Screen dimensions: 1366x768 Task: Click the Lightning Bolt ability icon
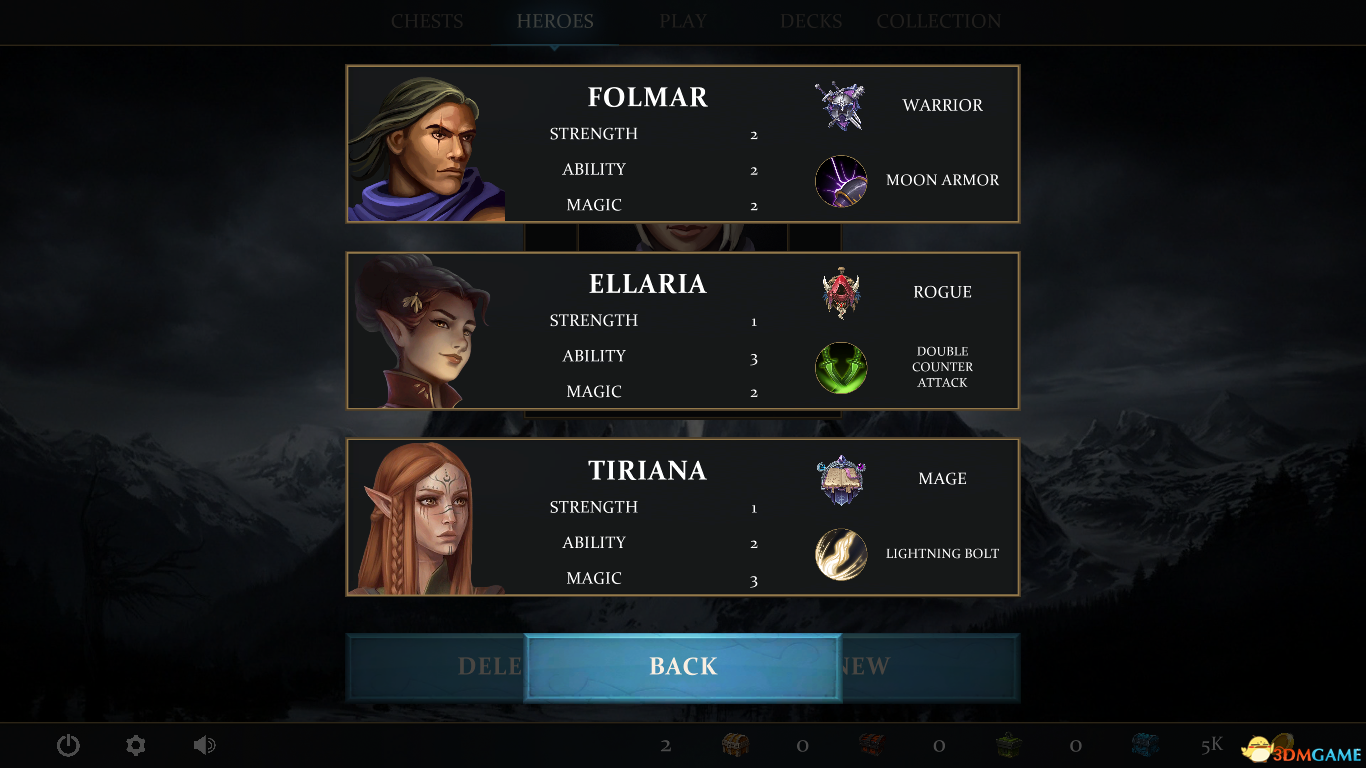[x=841, y=554]
